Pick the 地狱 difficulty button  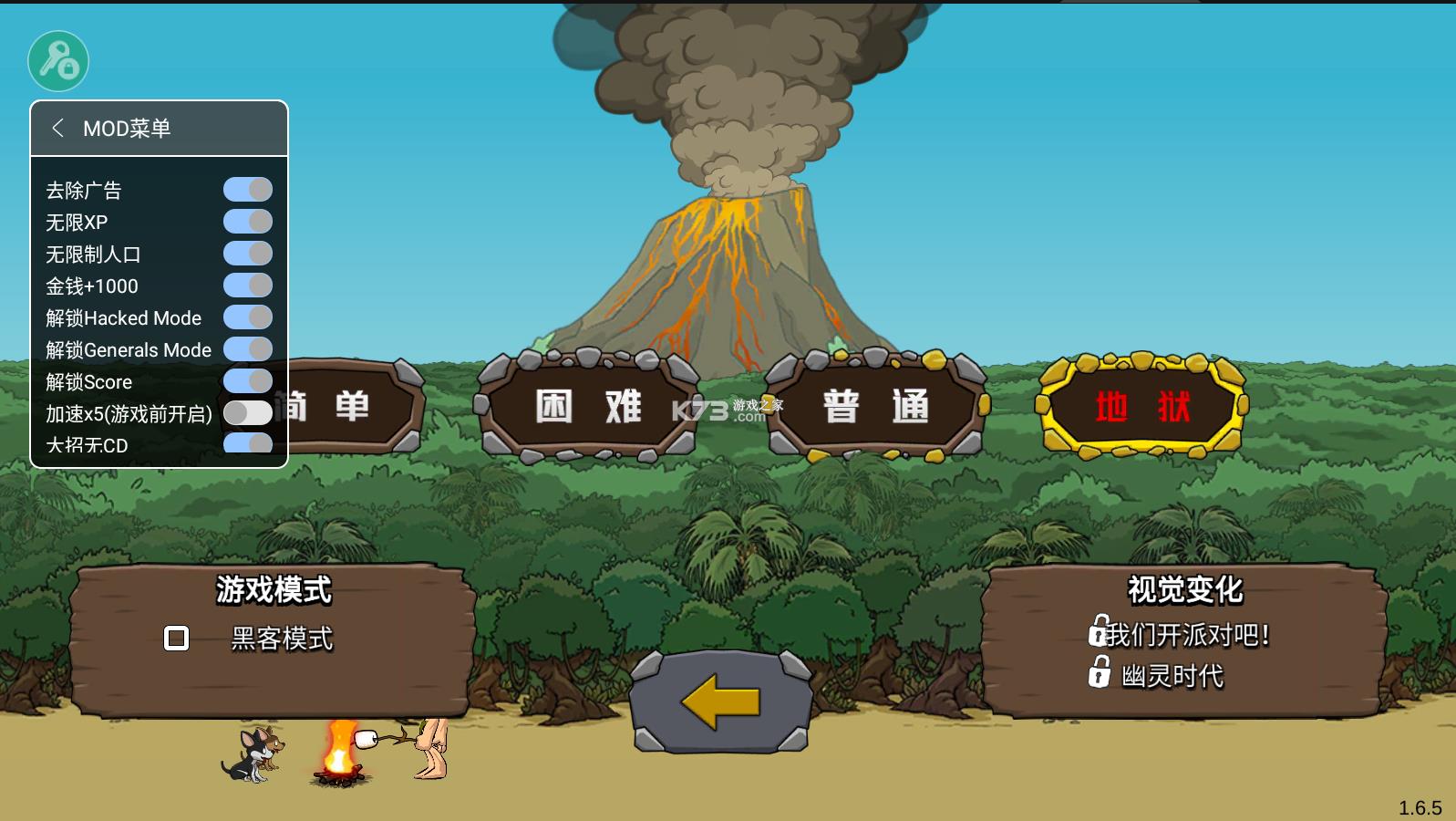1142,406
